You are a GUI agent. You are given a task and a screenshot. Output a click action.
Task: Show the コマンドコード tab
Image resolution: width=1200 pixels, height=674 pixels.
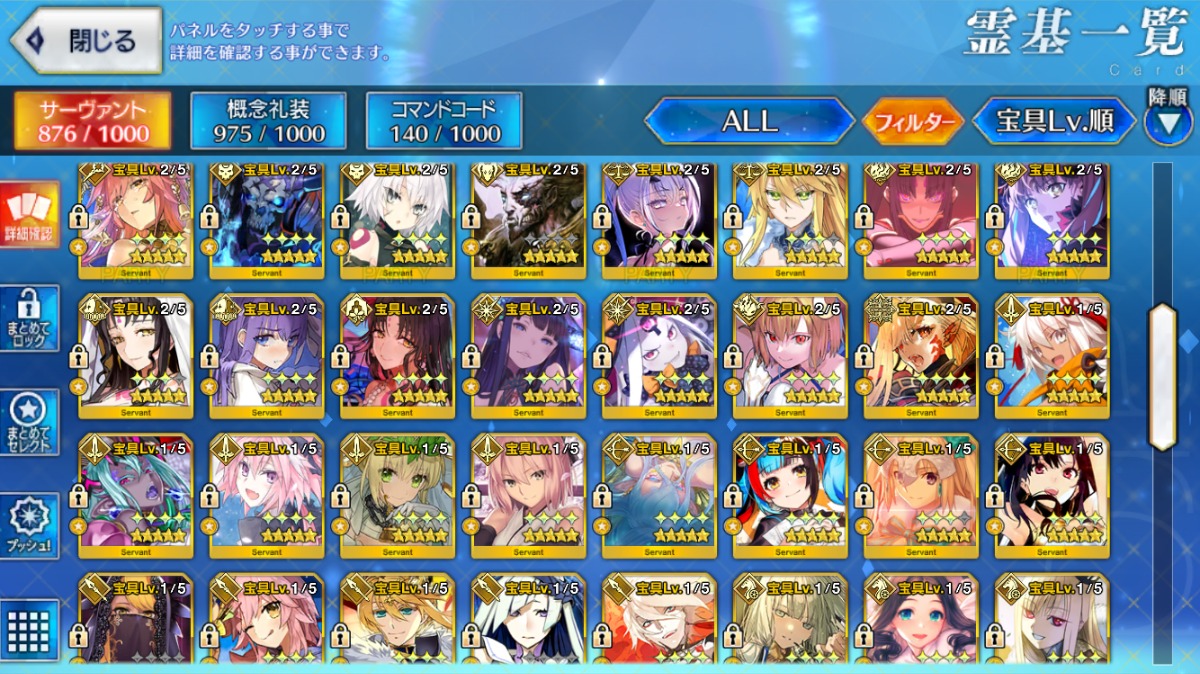point(444,122)
